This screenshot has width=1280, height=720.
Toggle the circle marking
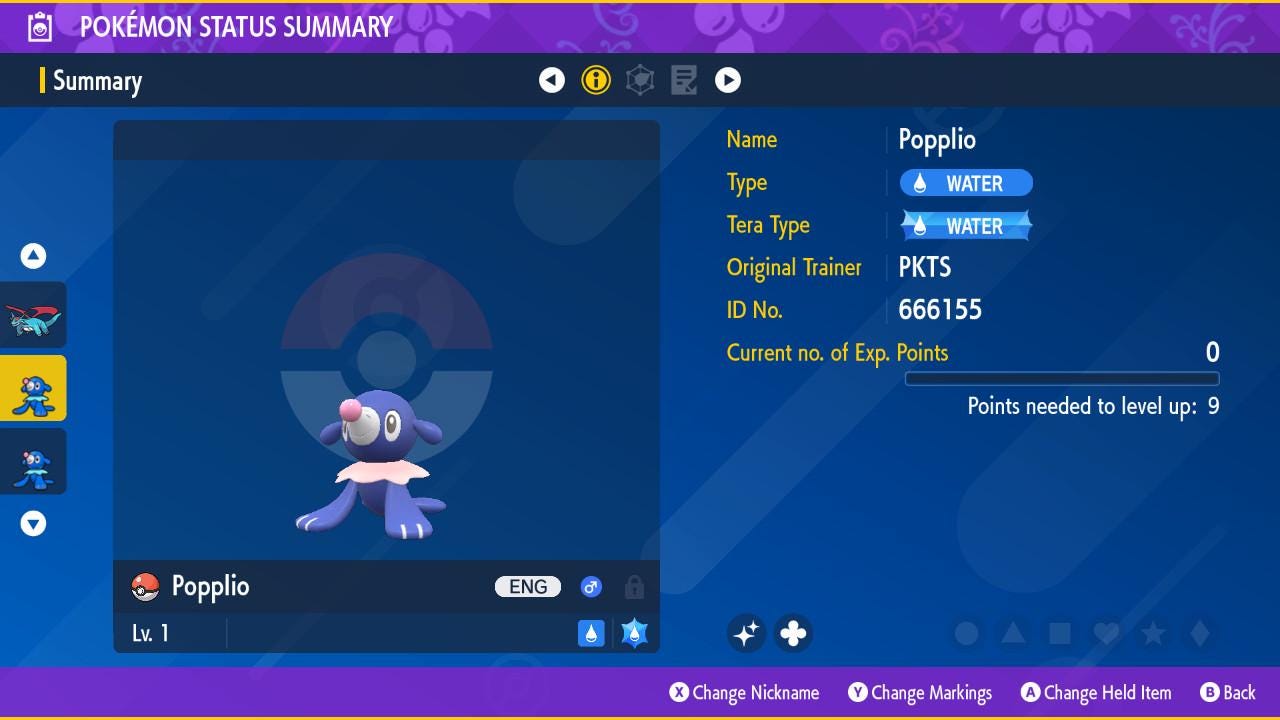point(966,634)
